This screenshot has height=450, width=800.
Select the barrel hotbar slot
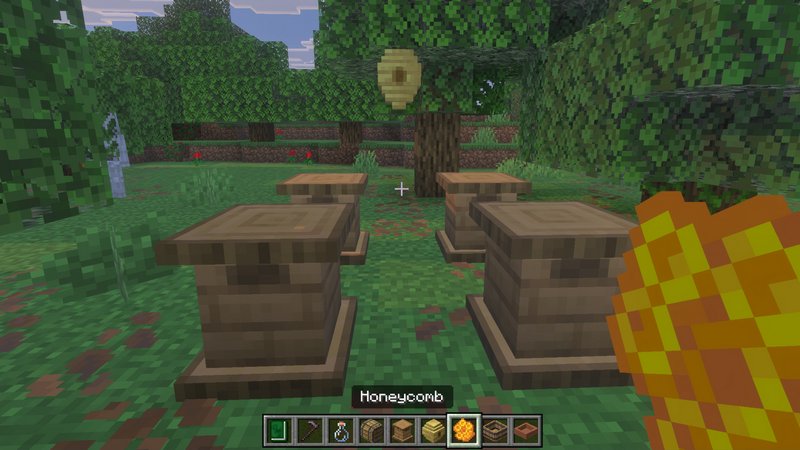tap(371, 430)
